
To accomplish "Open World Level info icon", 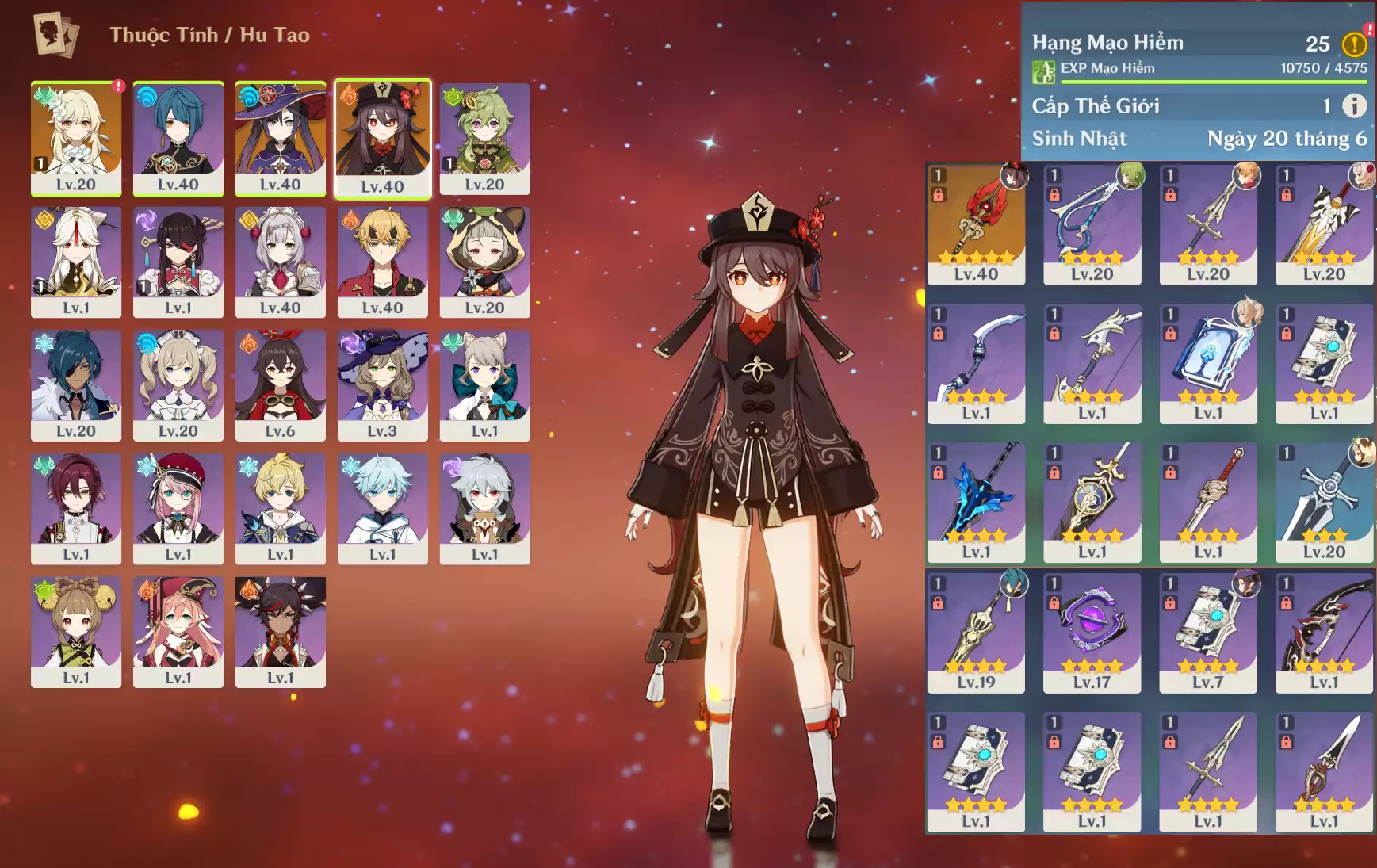I will 1354,105.
